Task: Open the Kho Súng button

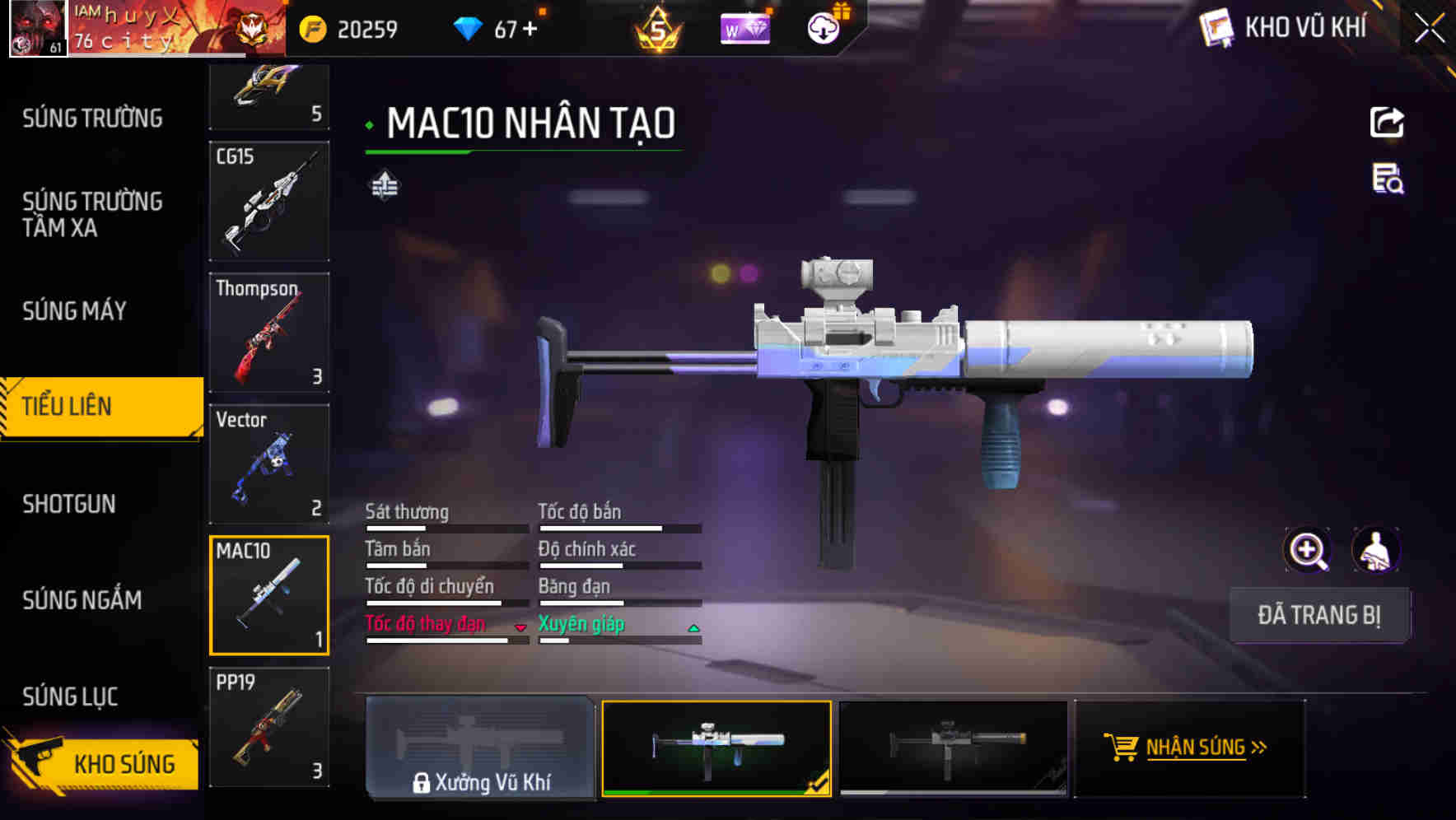Action: 103,763
